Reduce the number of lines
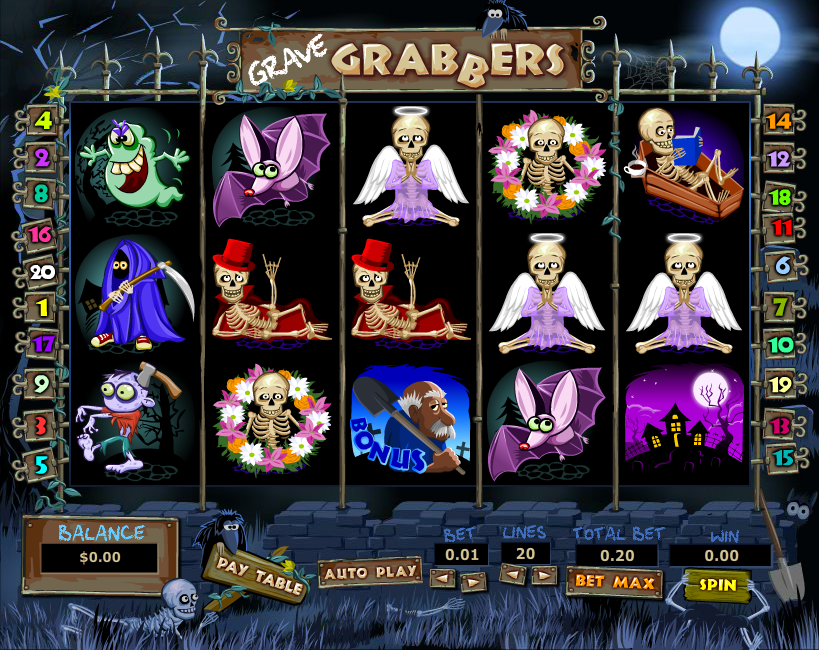The width and height of the screenshot is (819, 650). (x=512, y=575)
